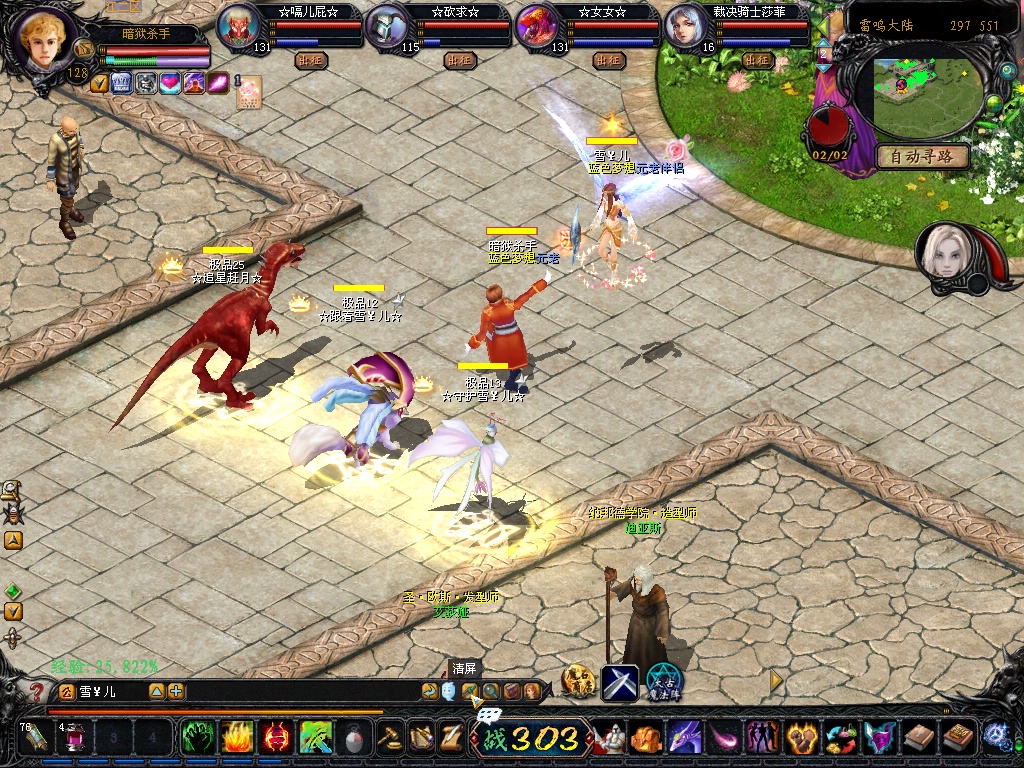Click the 出征 button under ☆嗝儿屁☆
Viewport: 1024px width, 768px height.
coord(311,60)
